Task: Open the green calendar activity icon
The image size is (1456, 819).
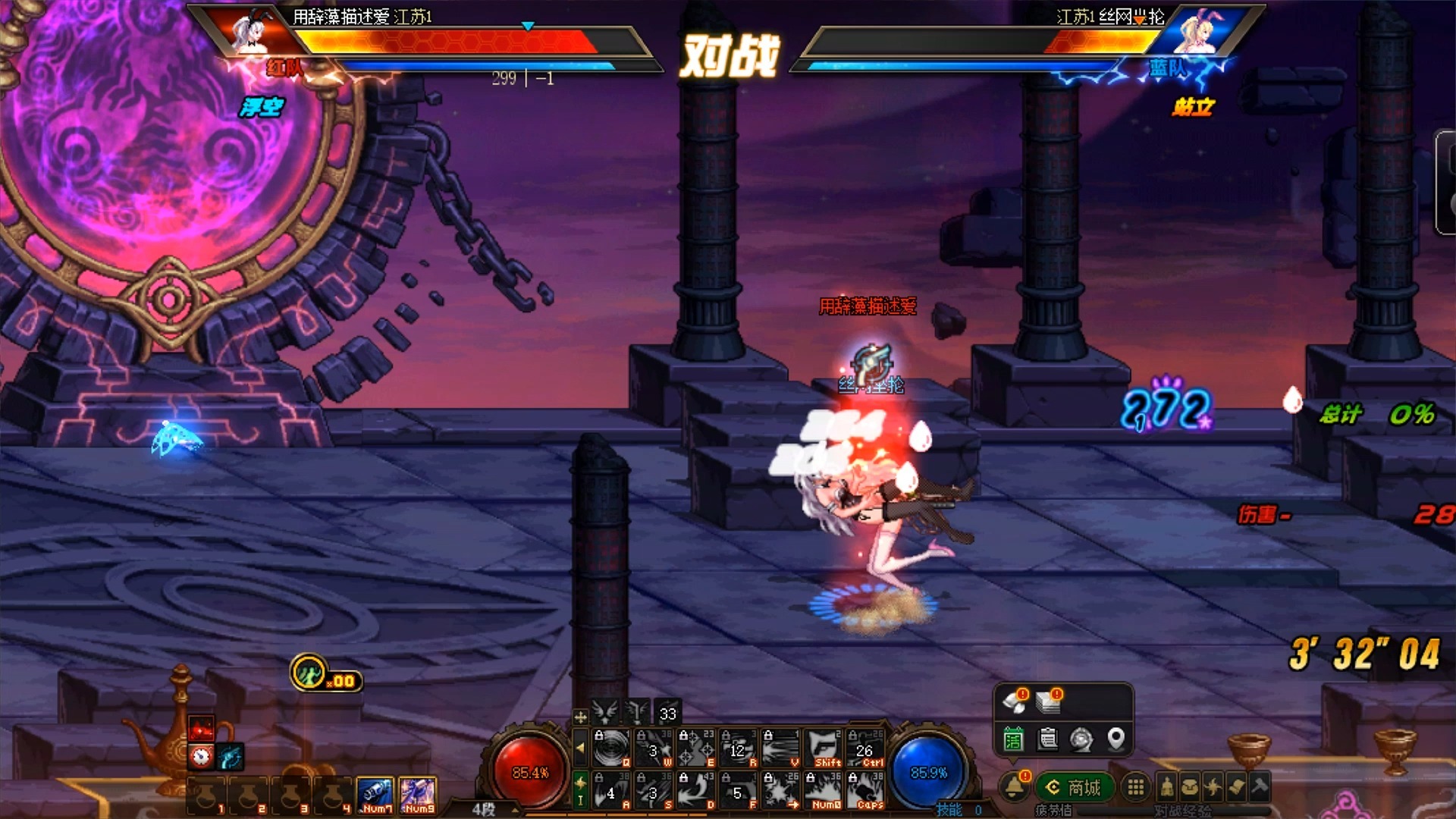Action: coord(1013,739)
